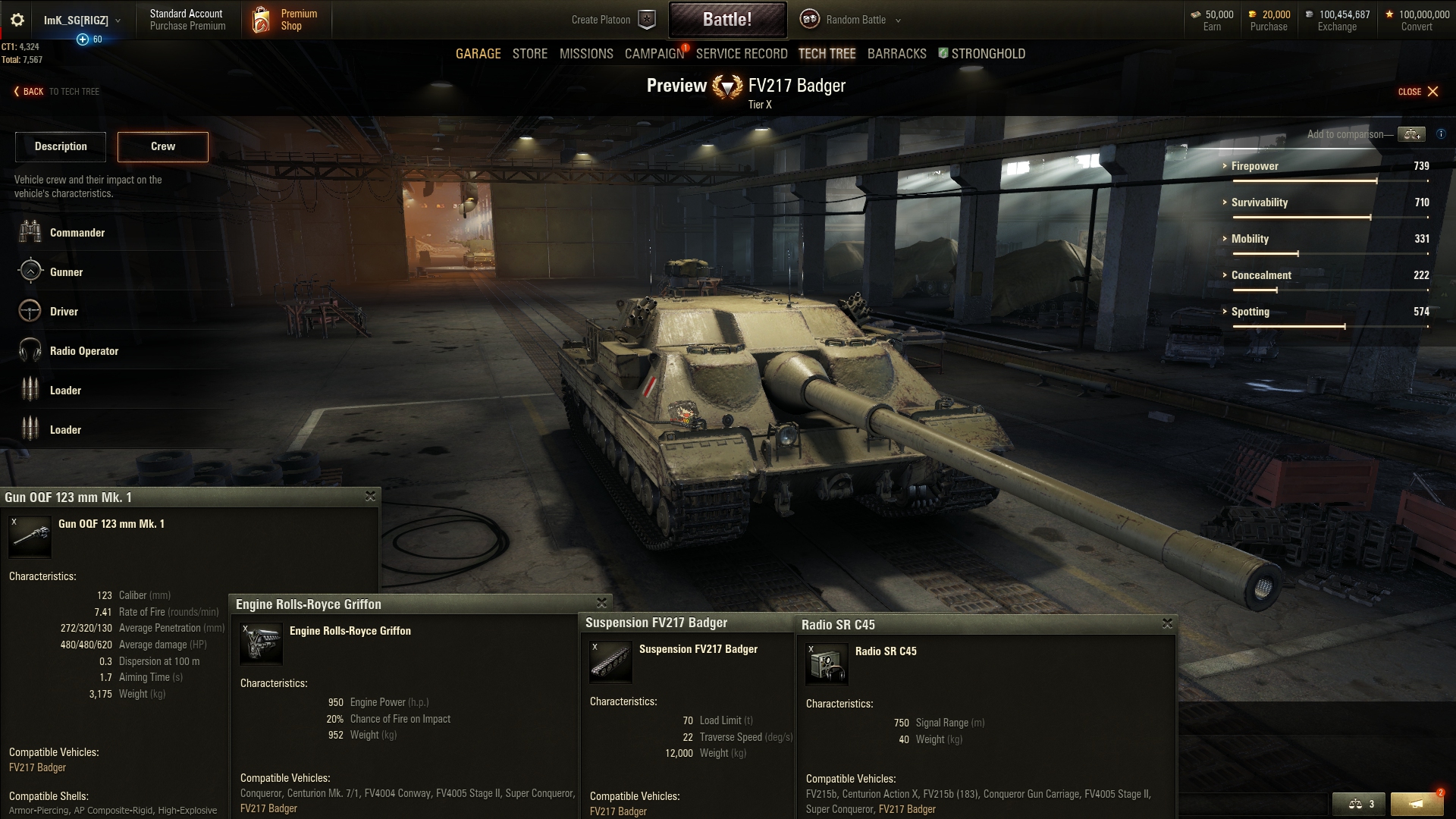Open the Store tab
Image resolution: width=1456 pixels, height=819 pixels.
pos(529,54)
